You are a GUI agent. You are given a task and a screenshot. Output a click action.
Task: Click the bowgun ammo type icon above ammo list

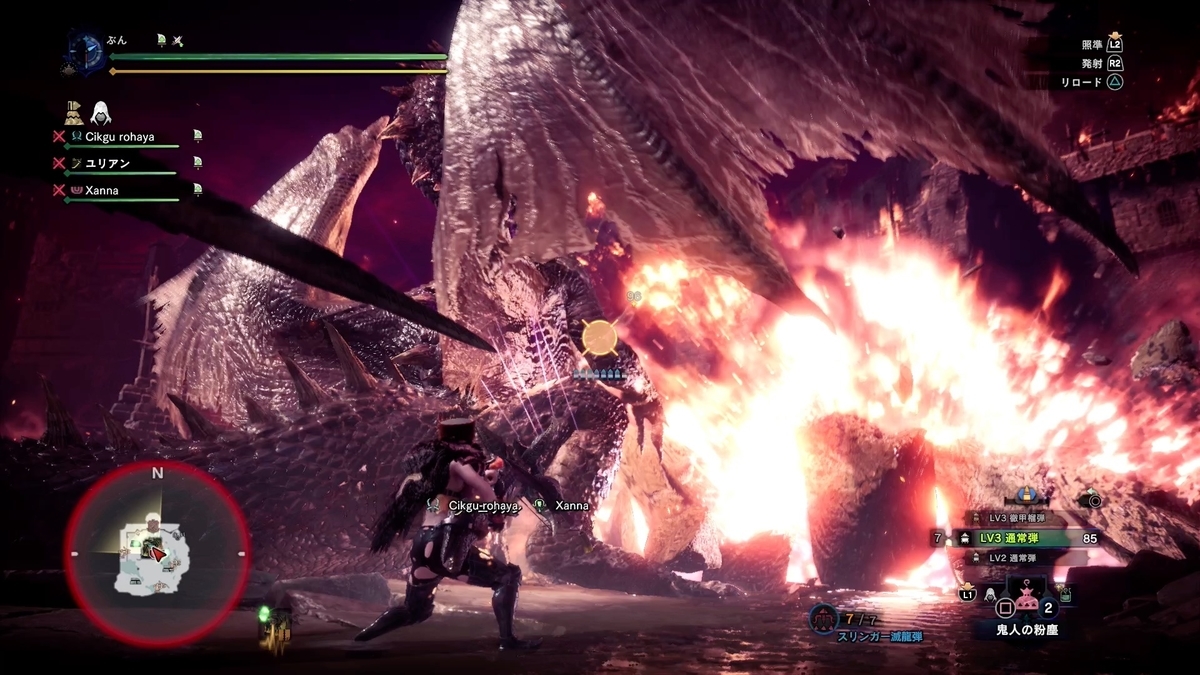coord(1025,494)
